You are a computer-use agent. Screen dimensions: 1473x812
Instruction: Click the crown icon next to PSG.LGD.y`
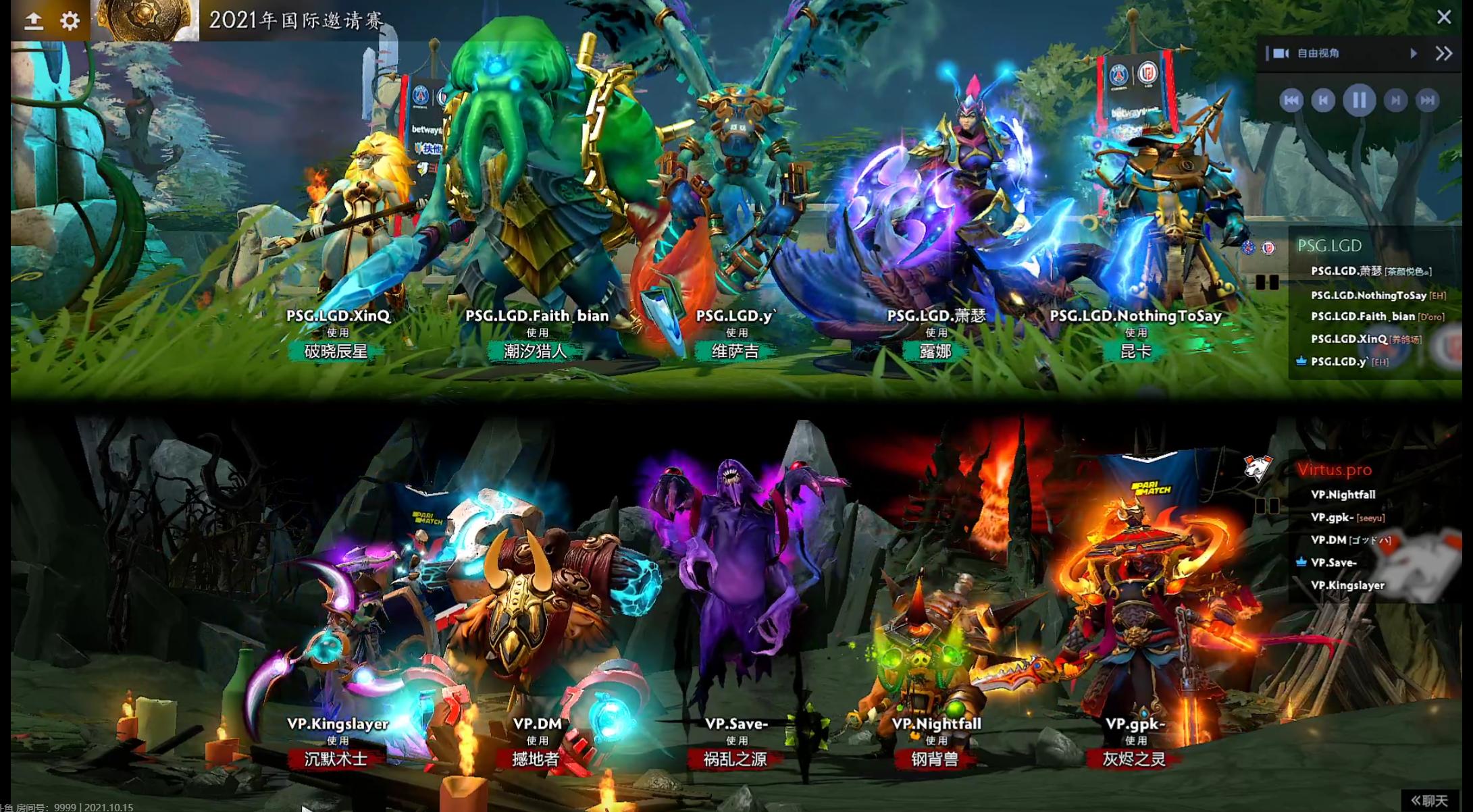pos(1303,362)
